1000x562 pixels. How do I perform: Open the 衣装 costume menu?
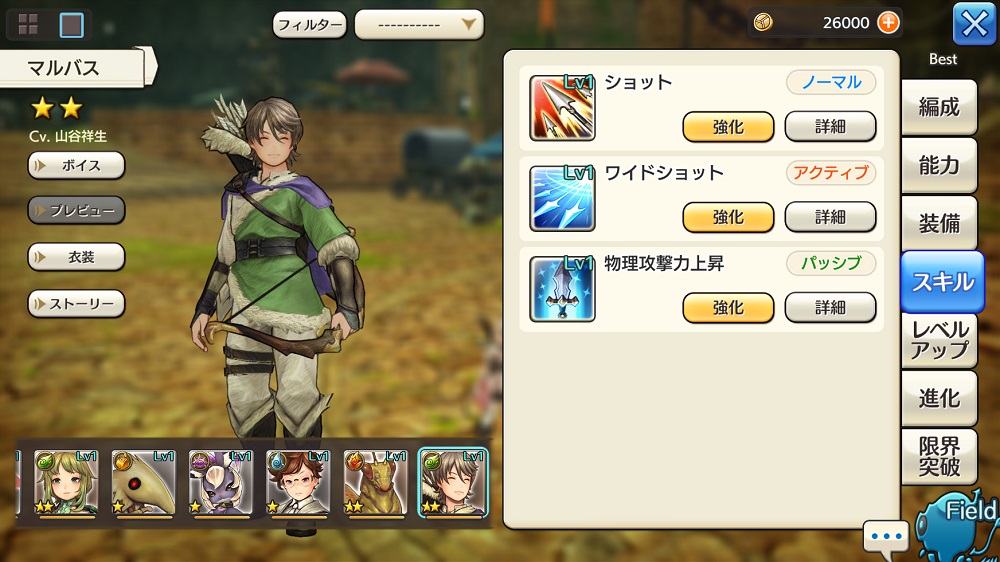point(76,257)
